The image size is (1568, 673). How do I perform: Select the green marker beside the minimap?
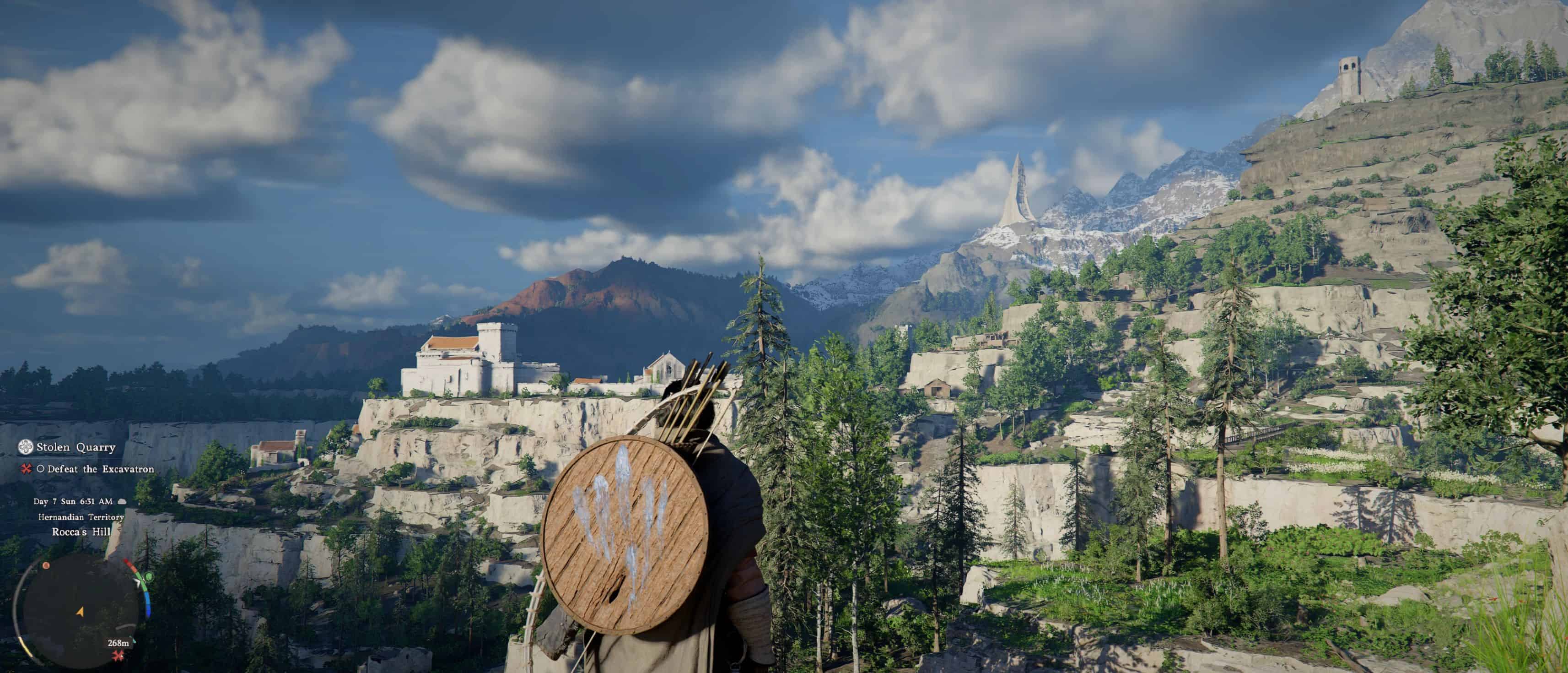pos(149,576)
